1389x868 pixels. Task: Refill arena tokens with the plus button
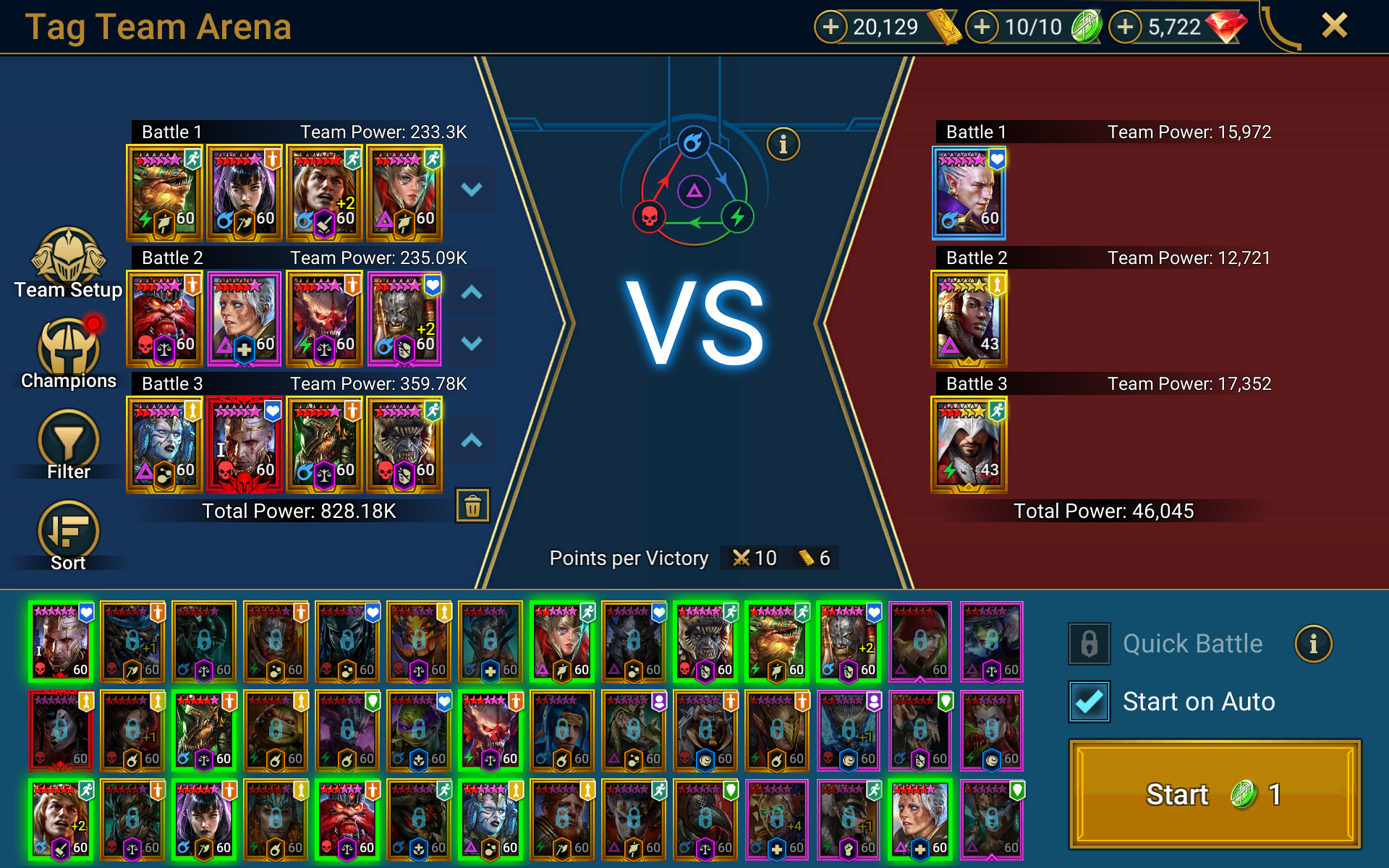click(x=982, y=27)
